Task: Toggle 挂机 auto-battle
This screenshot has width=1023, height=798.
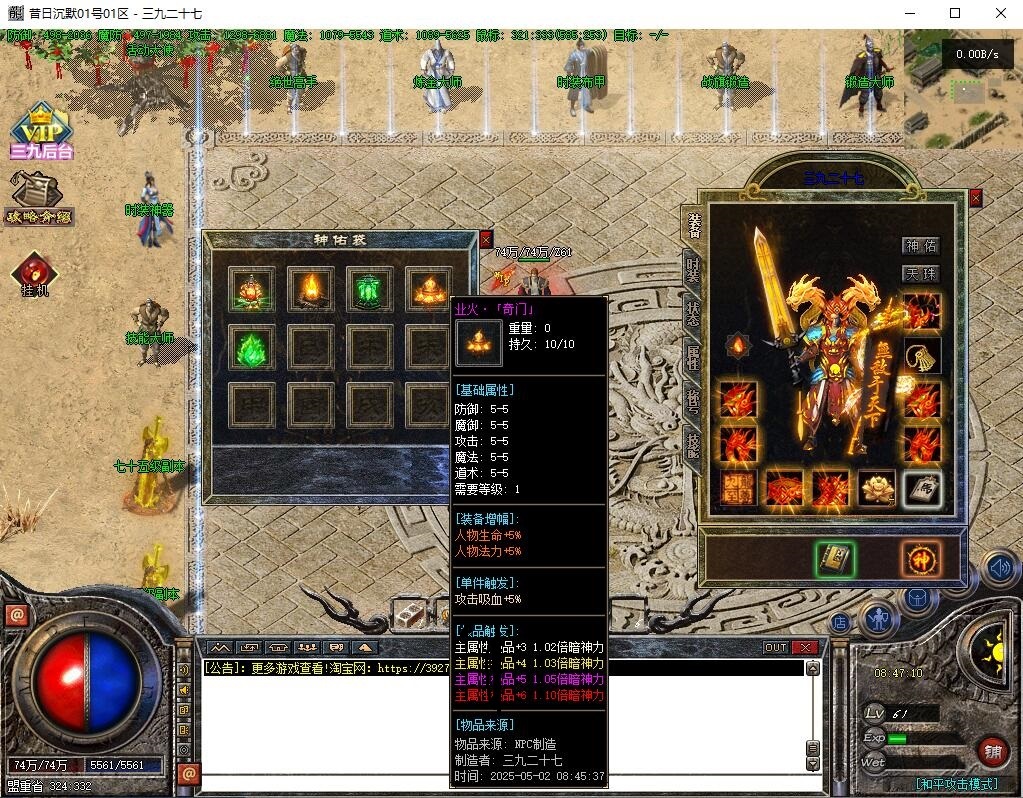Action: point(35,274)
